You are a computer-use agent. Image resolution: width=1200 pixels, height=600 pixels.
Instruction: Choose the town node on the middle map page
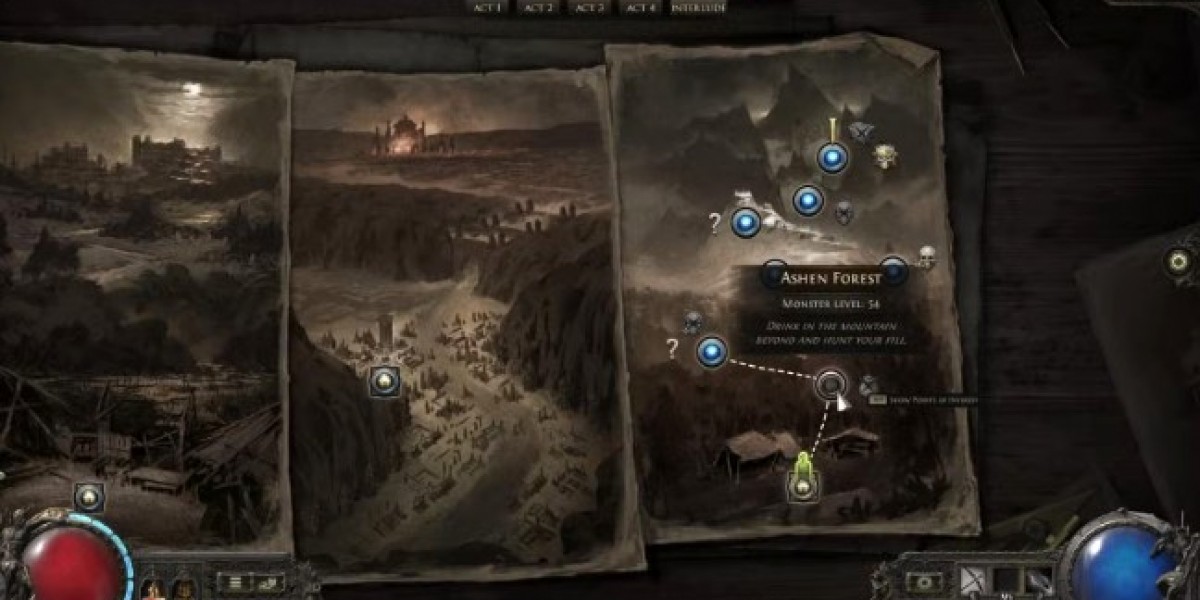[x=385, y=380]
